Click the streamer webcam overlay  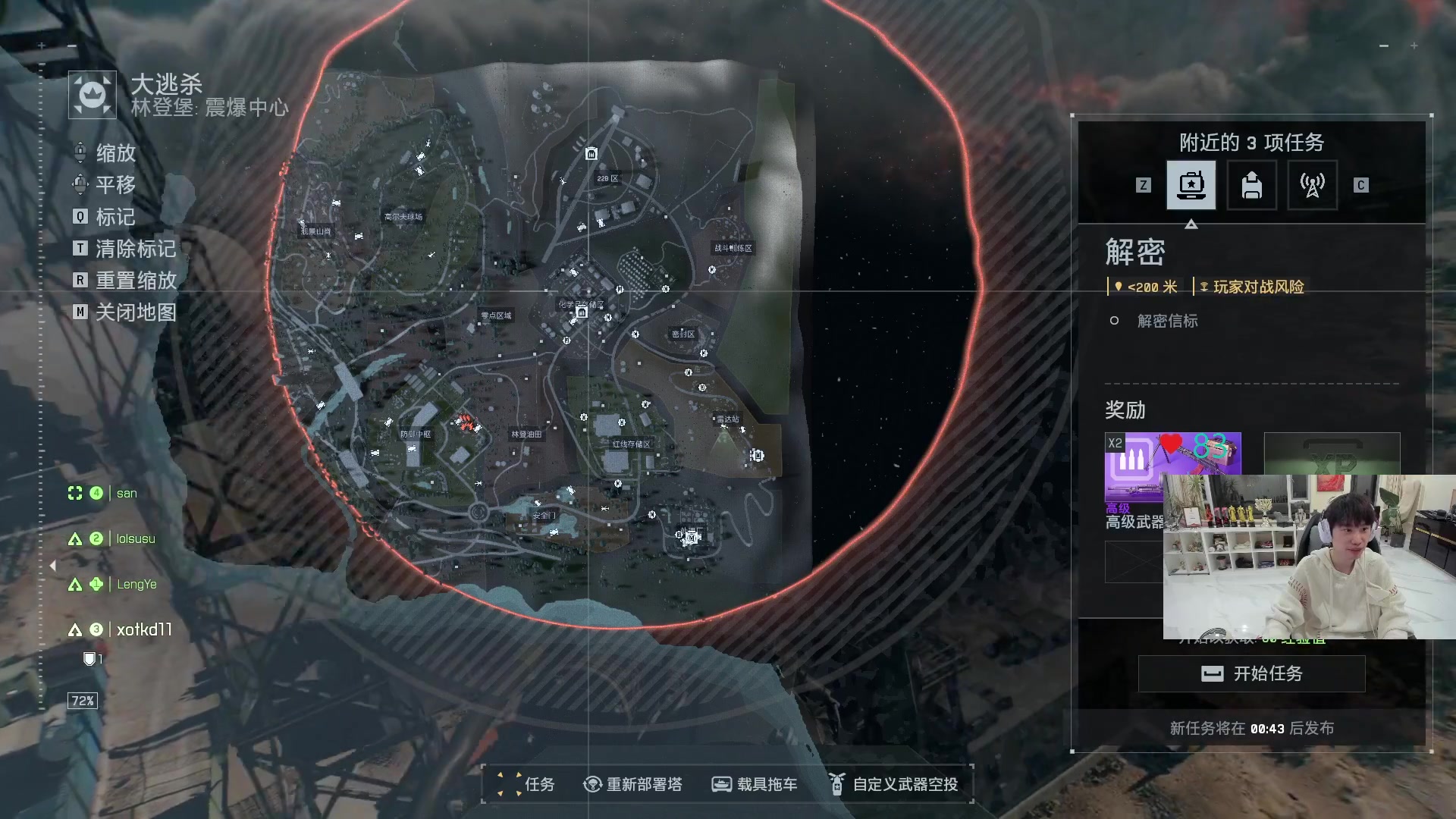tap(1309, 557)
